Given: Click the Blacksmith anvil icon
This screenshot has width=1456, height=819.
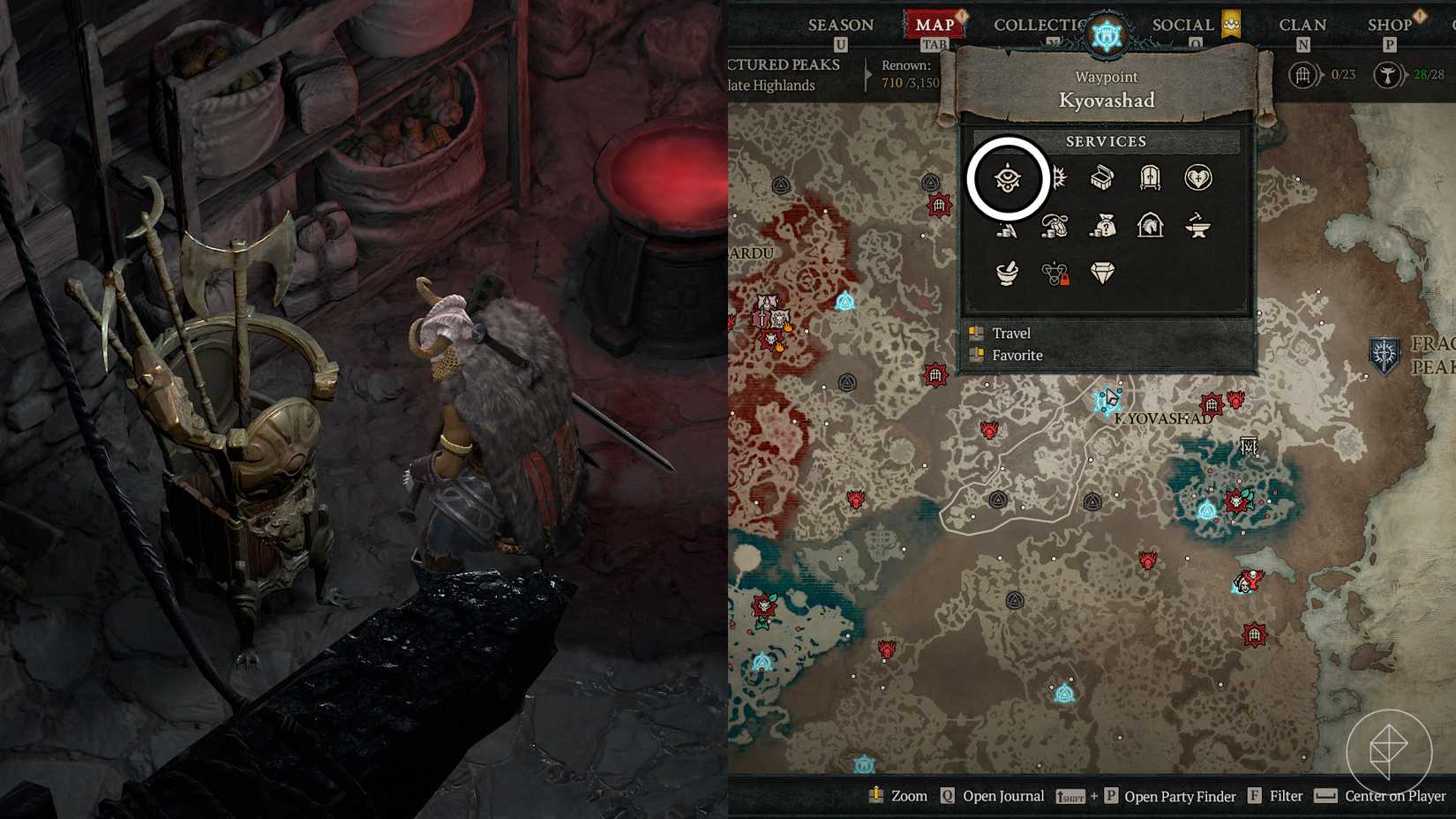Looking at the screenshot, I should (1197, 229).
